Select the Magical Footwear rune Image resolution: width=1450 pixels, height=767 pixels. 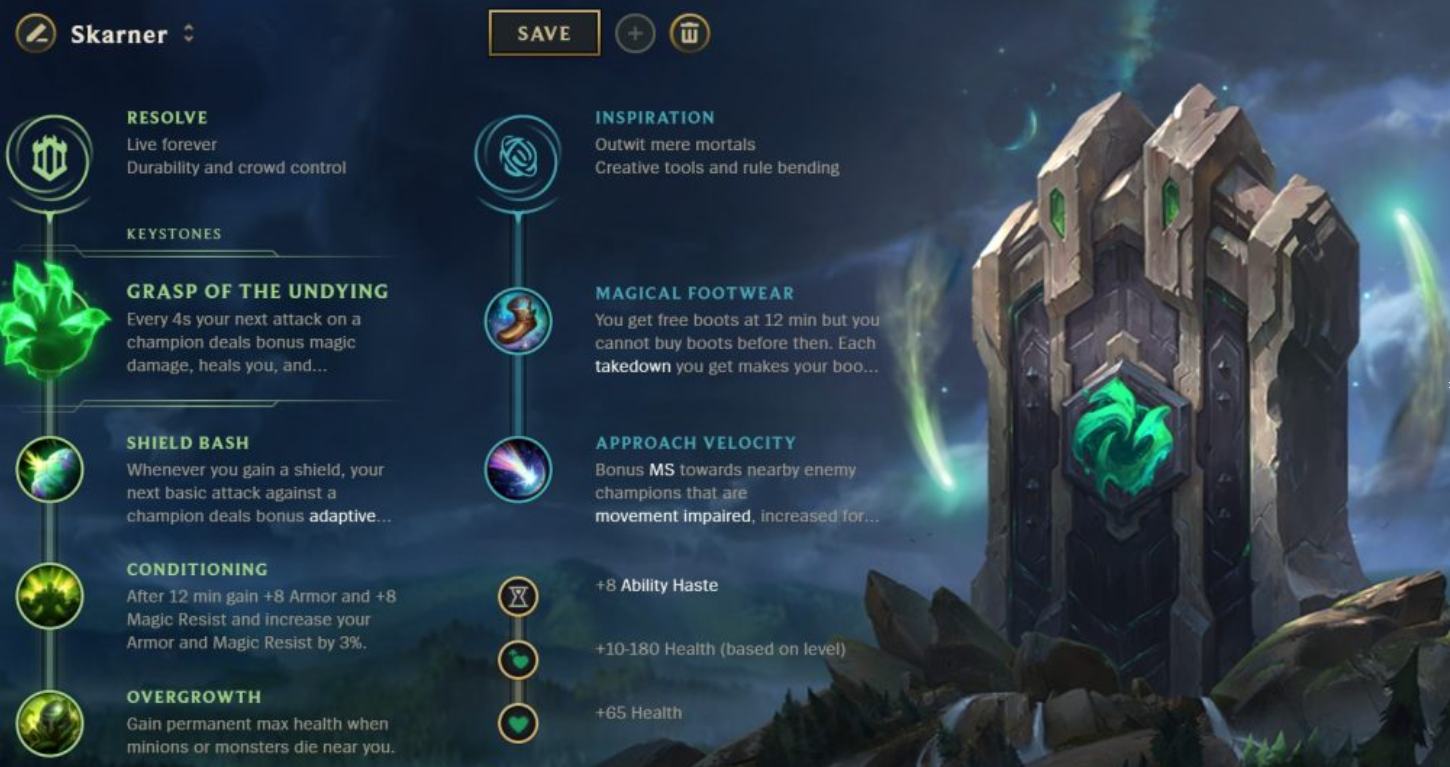[518, 321]
